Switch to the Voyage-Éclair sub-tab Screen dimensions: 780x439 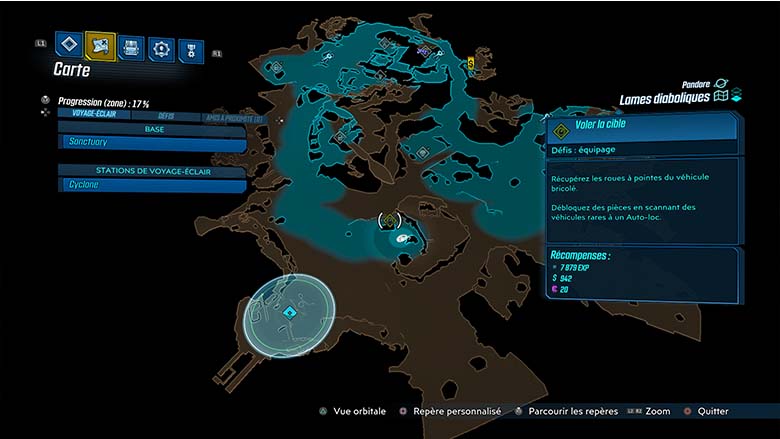click(x=89, y=116)
